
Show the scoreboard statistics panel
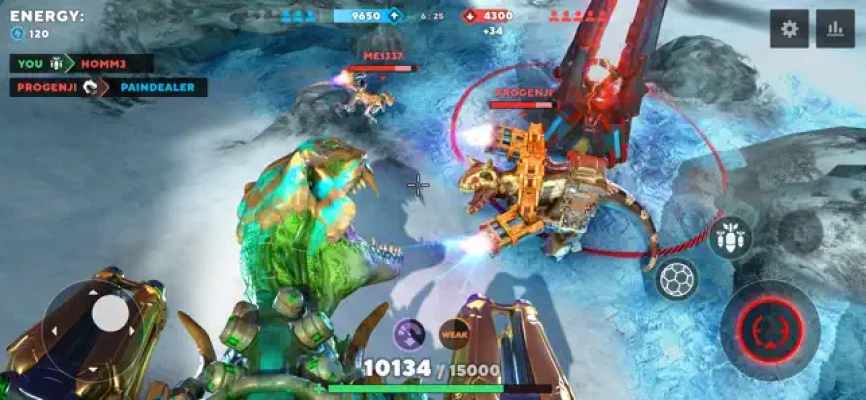[835, 29]
